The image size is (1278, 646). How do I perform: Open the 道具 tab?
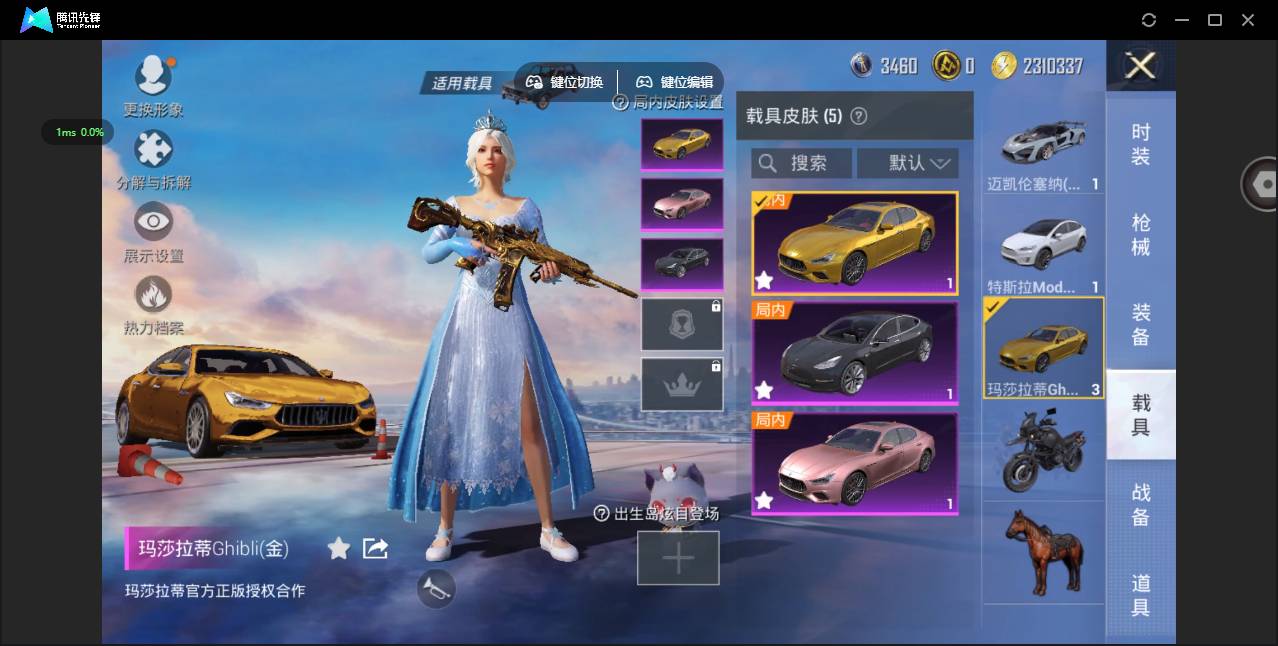[x=1141, y=594]
